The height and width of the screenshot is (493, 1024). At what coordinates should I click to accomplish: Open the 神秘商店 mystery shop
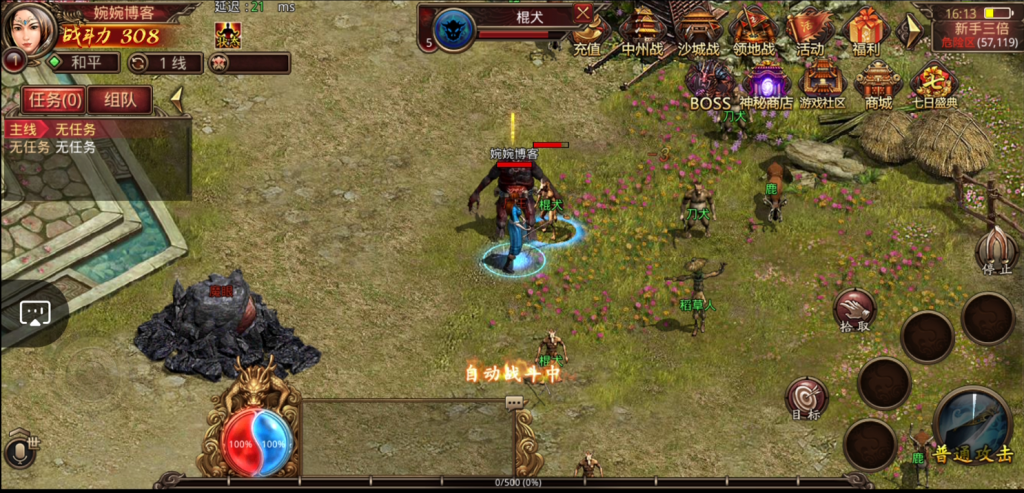click(766, 82)
